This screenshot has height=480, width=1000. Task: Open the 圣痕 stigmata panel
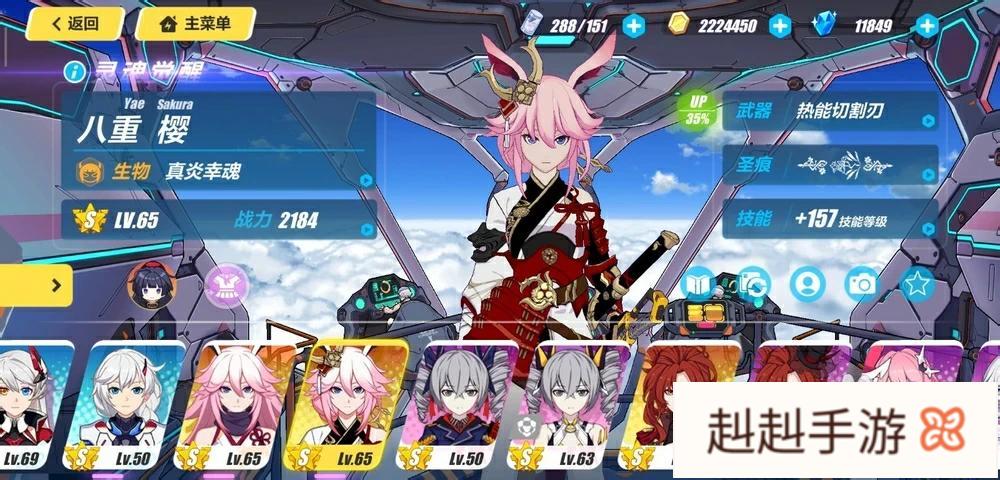830,165
